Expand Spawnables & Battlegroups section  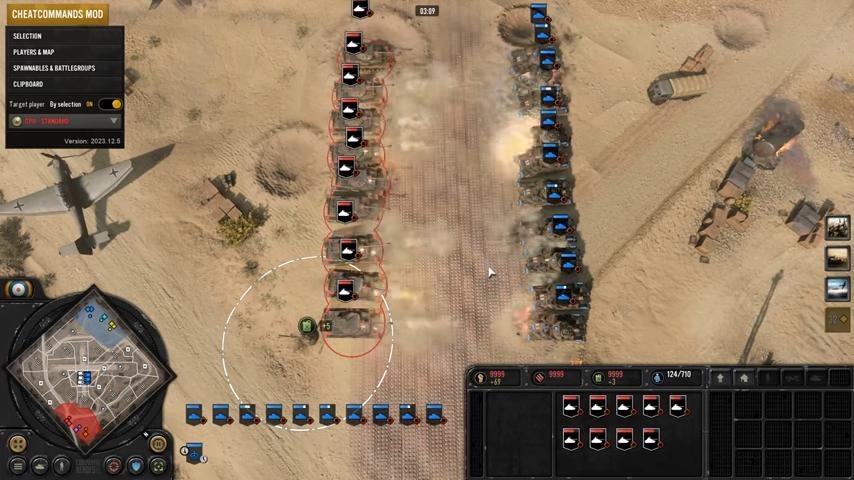click(x=54, y=68)
